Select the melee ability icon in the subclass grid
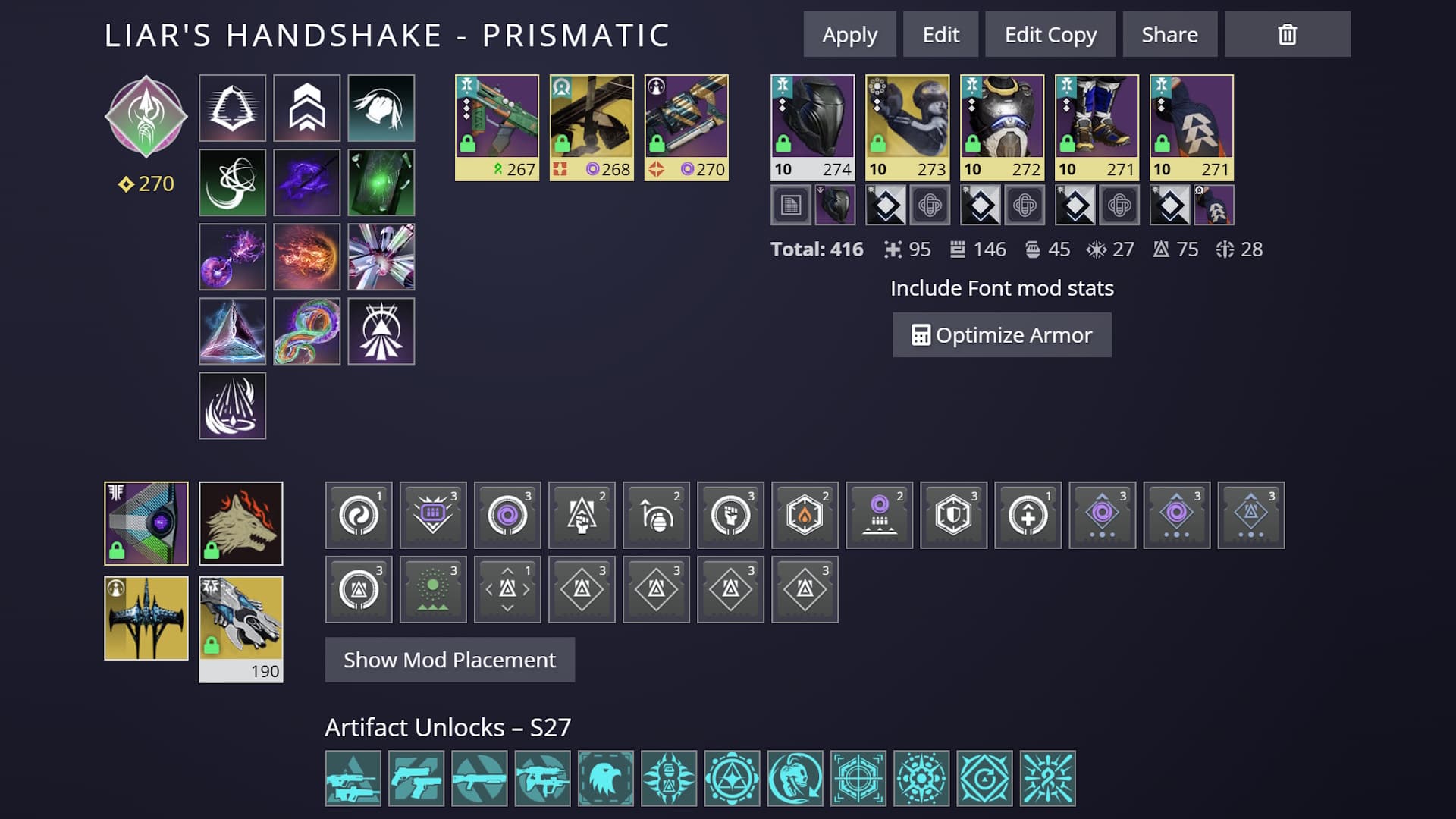The width and height of the screenshot is (1456, 819). [x=381, y=108]
